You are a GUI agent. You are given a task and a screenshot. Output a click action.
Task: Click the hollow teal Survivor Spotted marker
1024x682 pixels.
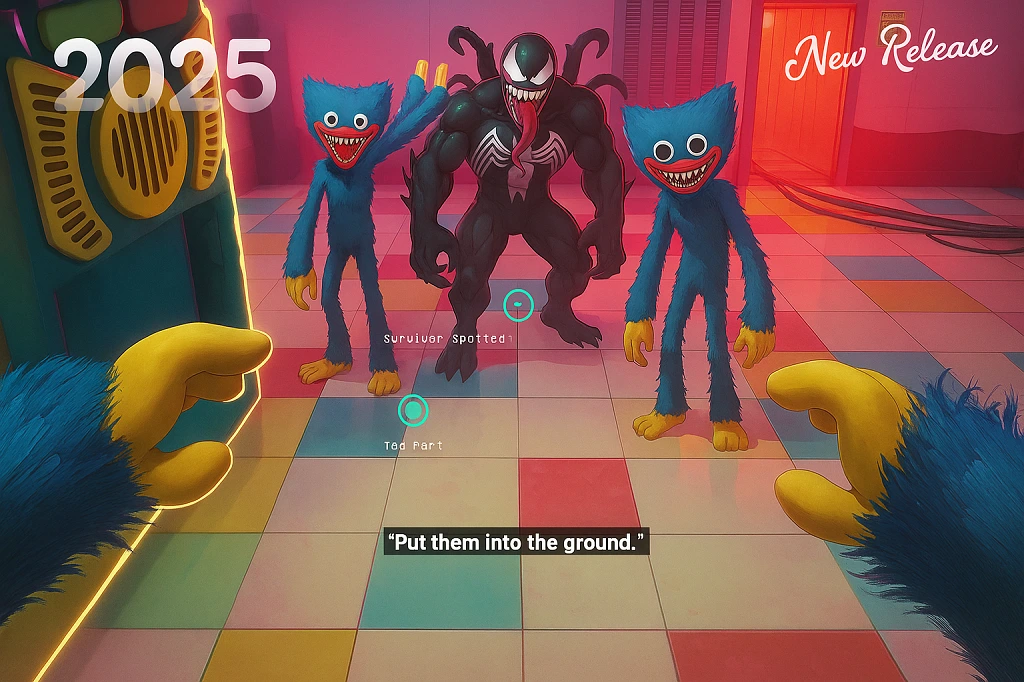point(518,304)
